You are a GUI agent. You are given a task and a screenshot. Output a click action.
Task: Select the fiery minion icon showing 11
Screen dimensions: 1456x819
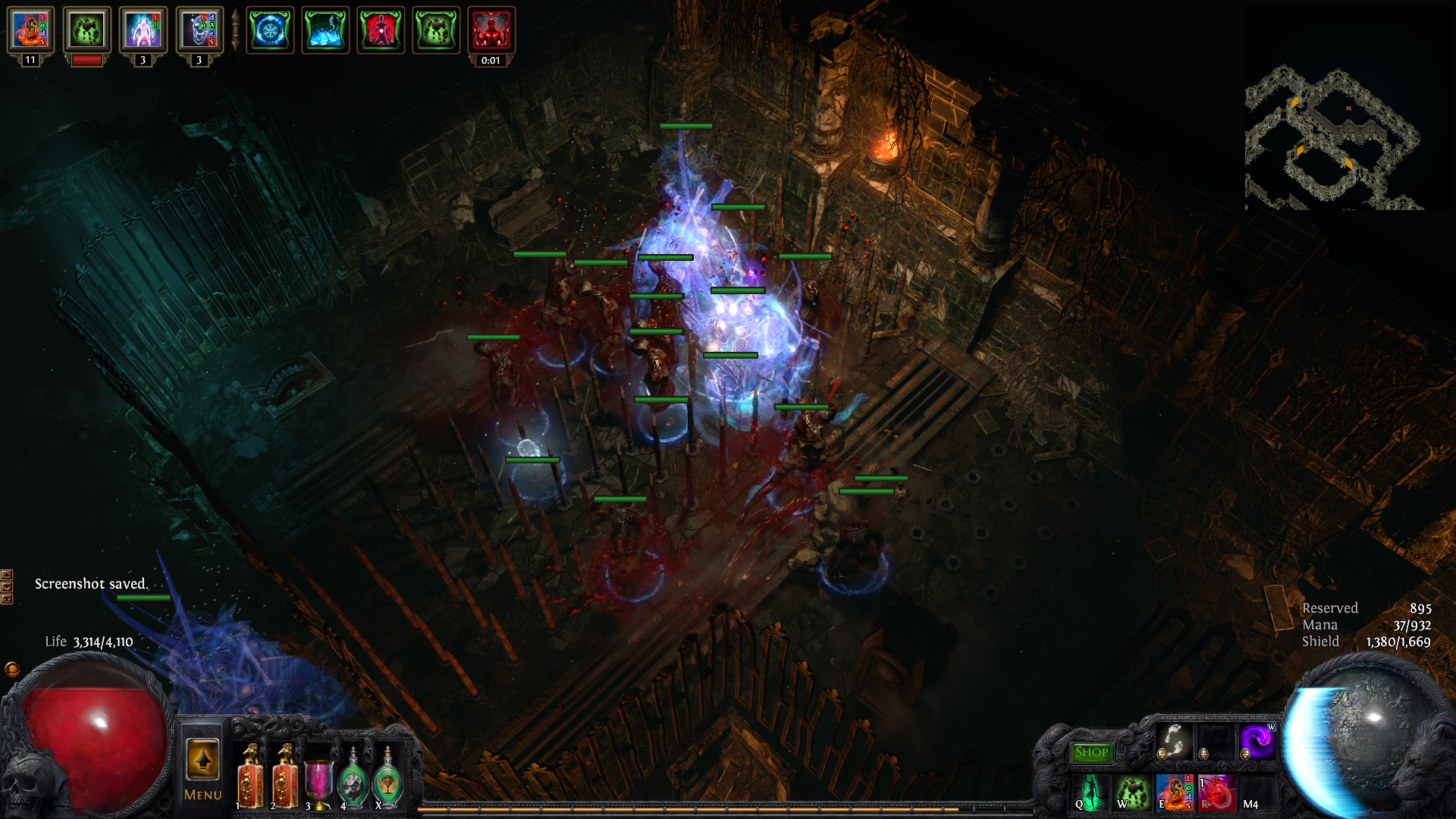30,30
